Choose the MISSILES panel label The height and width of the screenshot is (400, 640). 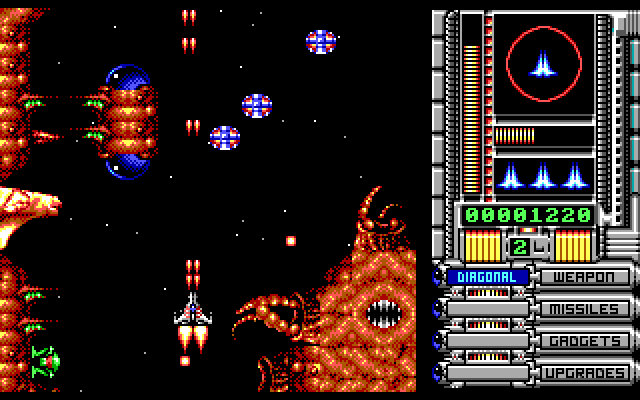click(x=585, y=309)
